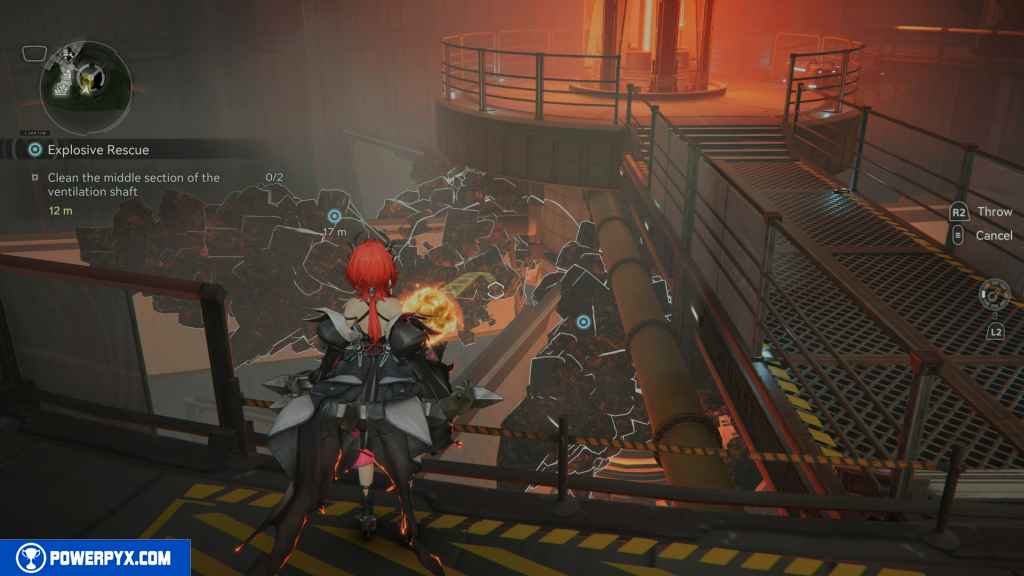Select the 17 m objective waypoint marker
This screenshot has width=1024, height=576.
point(334,216)
